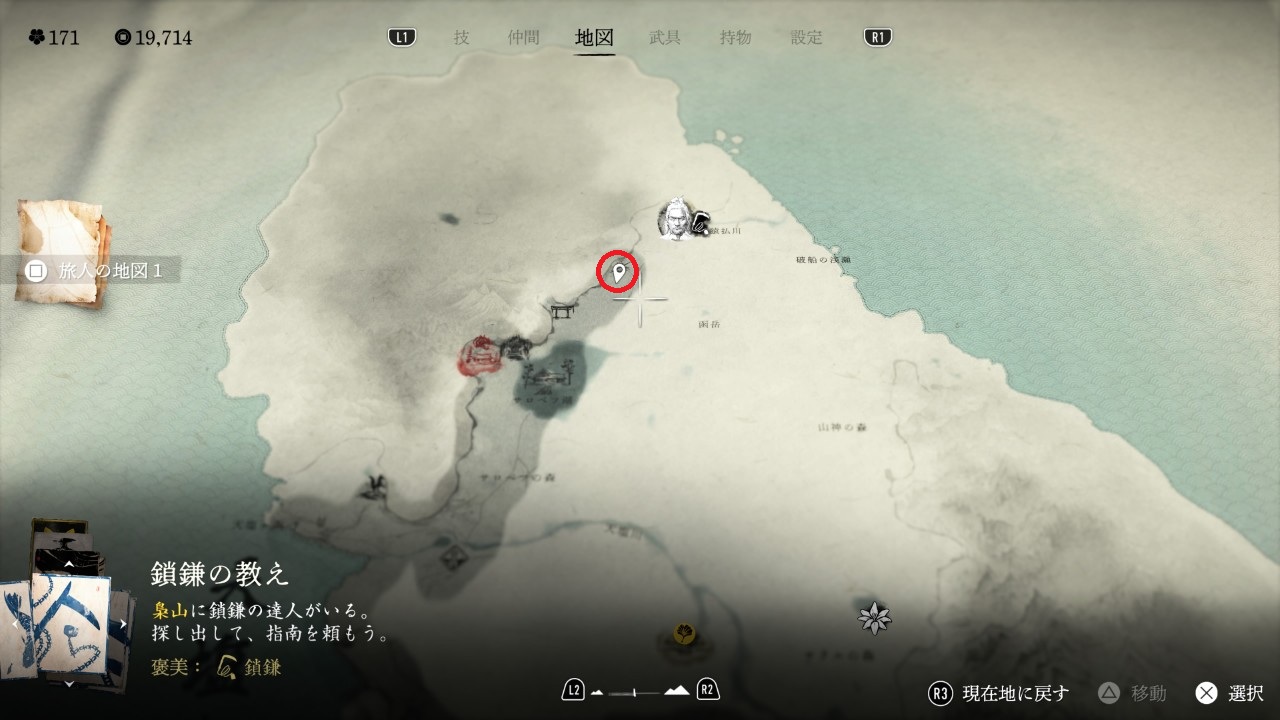Open the 仲間 (companions) tab
The image size is (1280, 720).
point(523,38)
